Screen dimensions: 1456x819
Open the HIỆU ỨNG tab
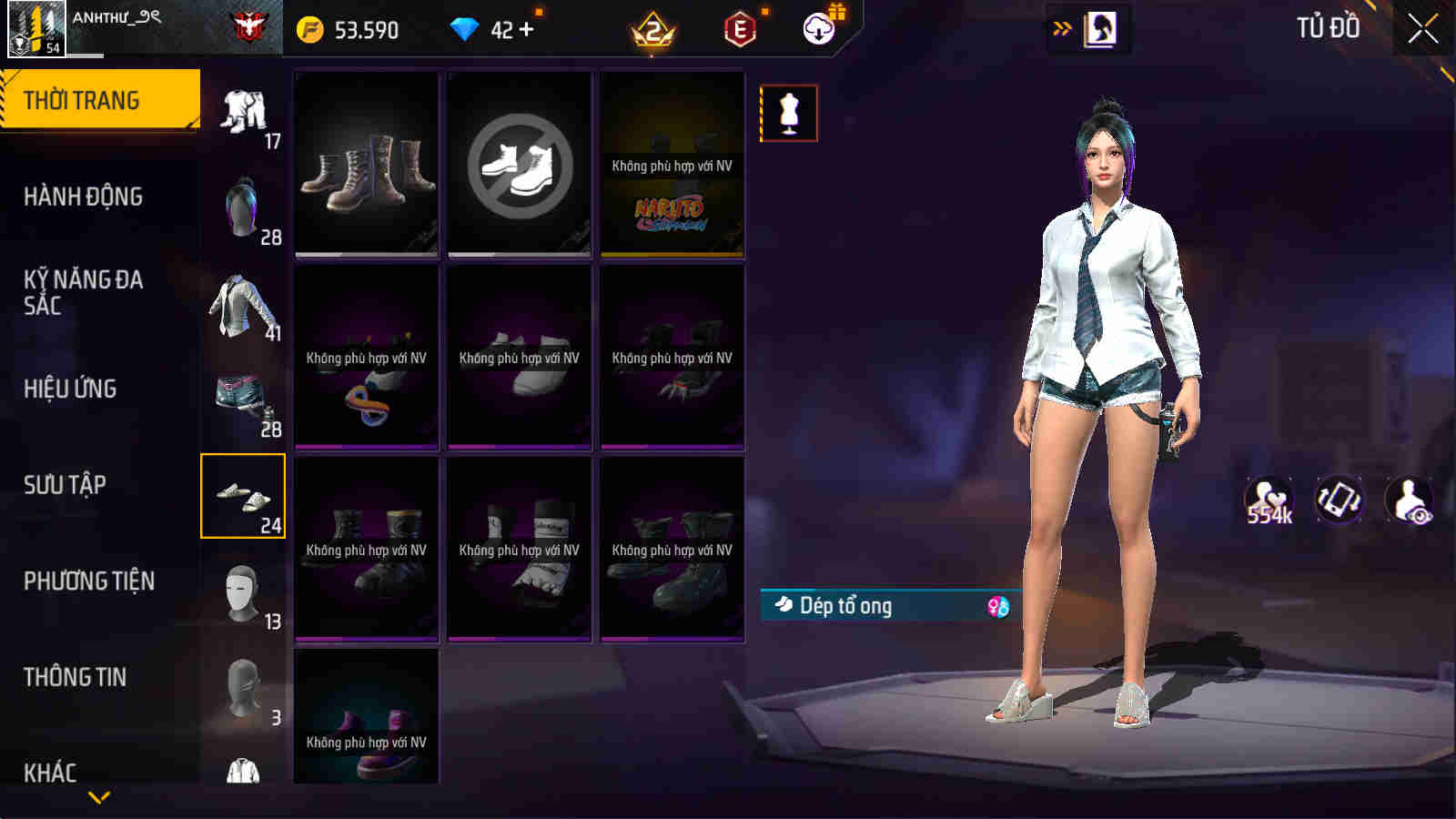pyautogui.click(x=69, y=389)
